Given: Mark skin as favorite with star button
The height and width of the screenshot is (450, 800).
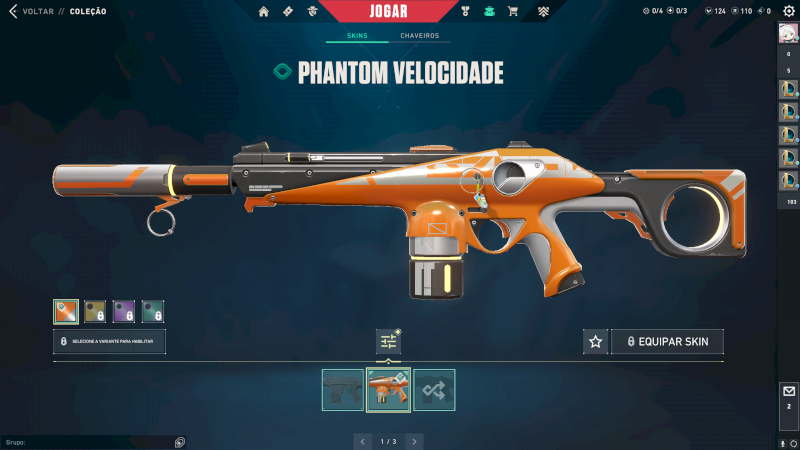Looking at the screenshot, I should (x=596, y=342).
